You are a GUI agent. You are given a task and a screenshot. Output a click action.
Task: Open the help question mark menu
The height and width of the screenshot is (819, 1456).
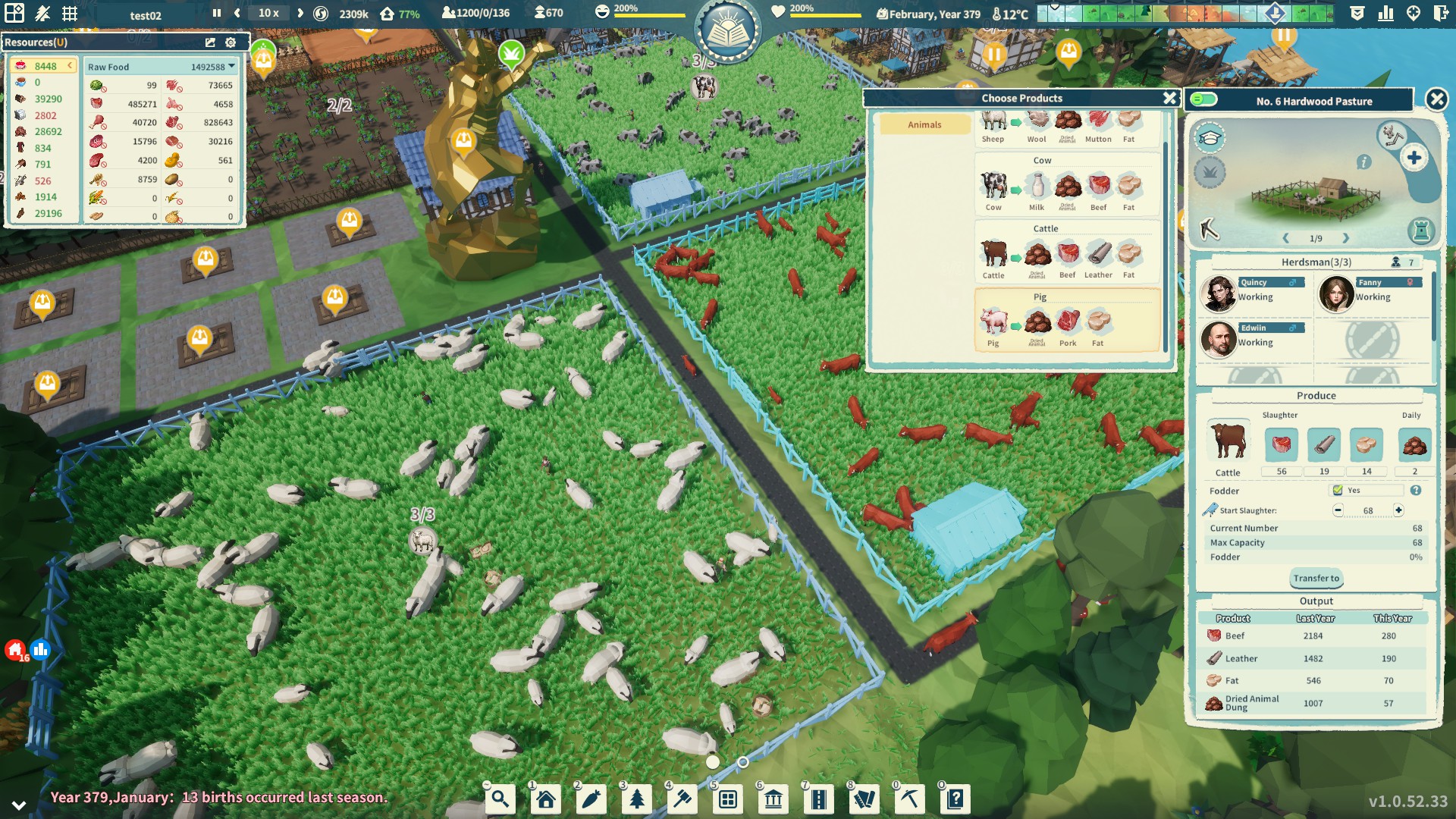(955, 799)
